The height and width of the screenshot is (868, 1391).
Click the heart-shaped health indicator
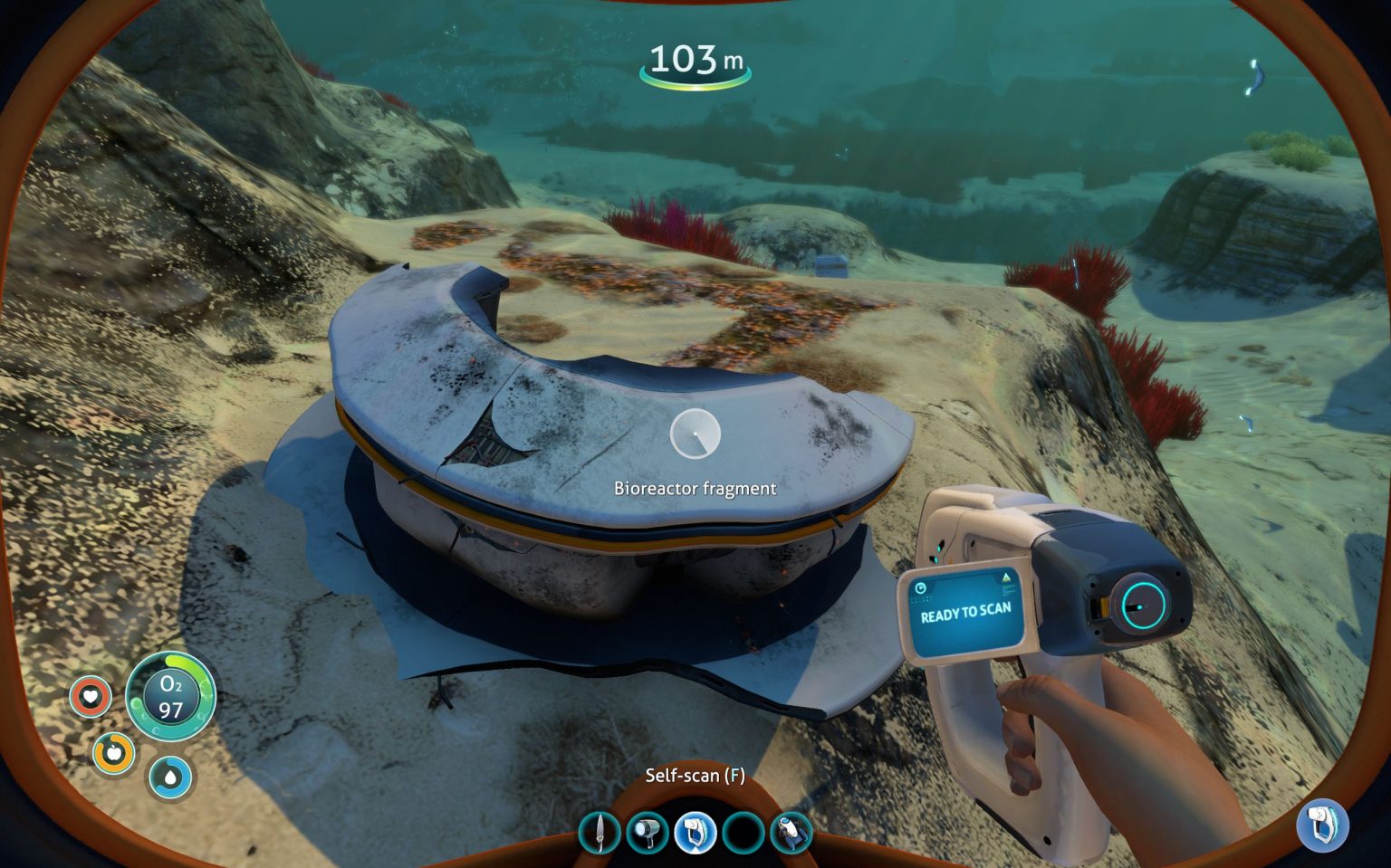[x=90, y=697]
